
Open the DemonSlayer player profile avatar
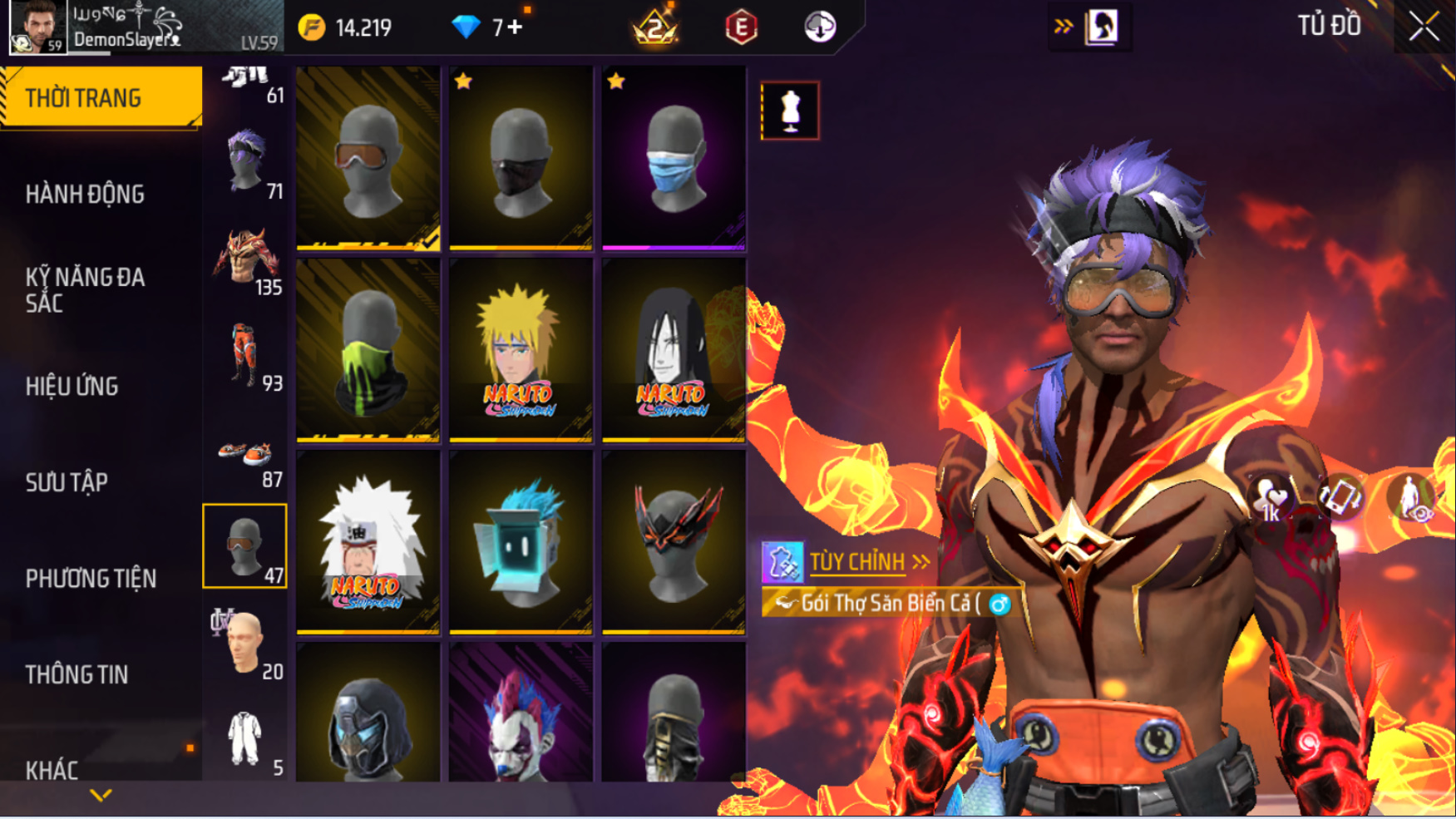[37, 27]
